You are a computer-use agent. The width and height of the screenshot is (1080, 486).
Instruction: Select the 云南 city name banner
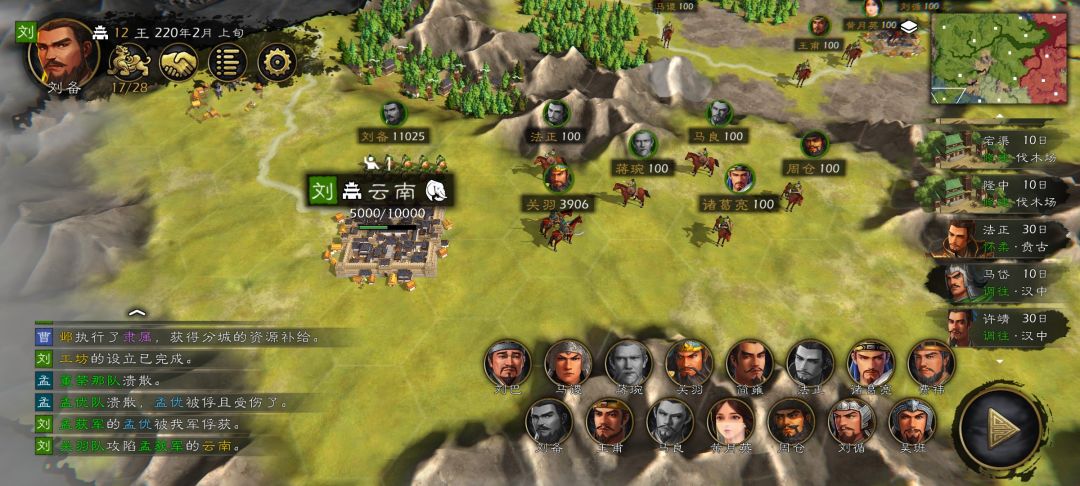click(380, 191)
